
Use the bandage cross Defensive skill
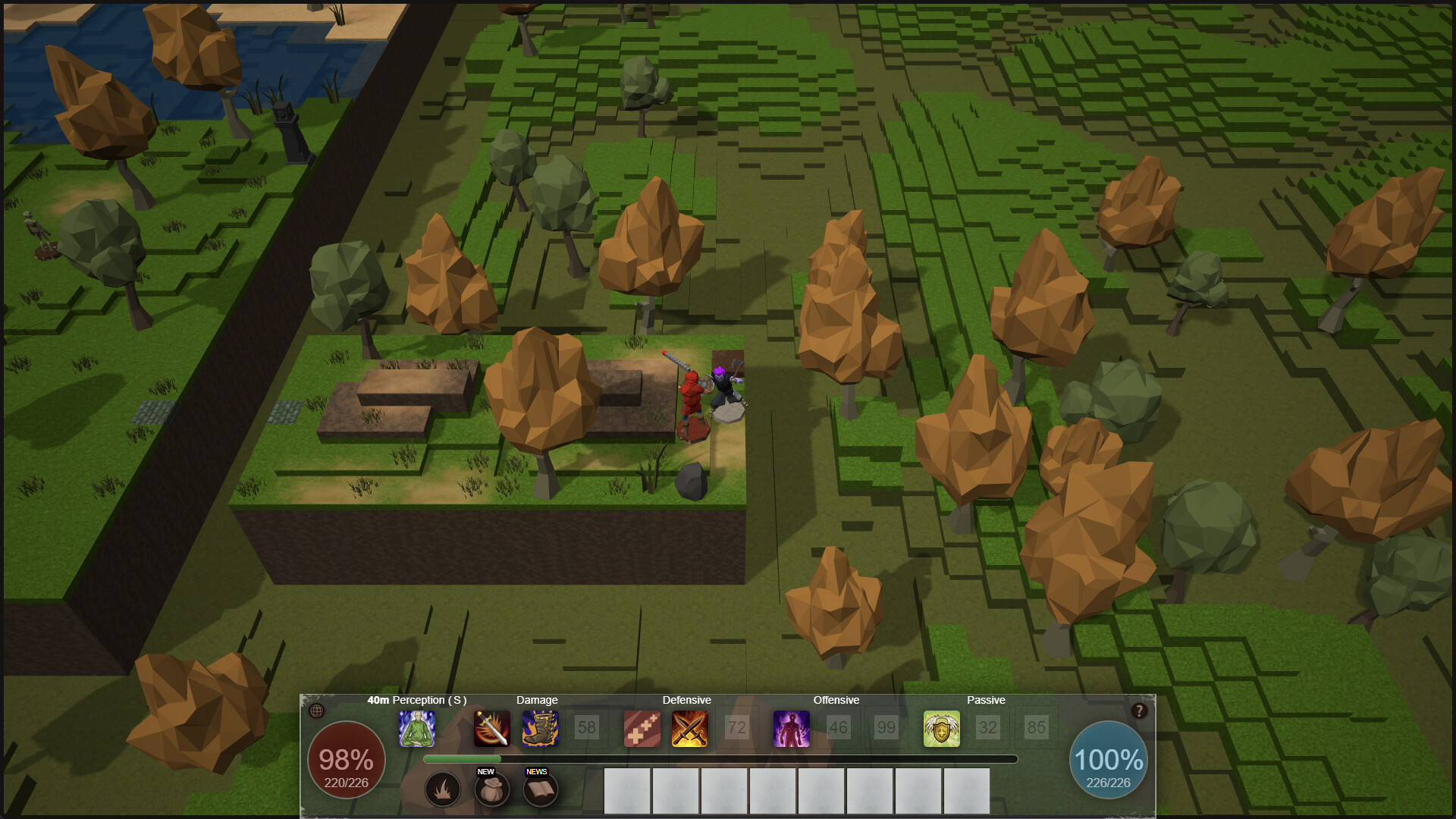click(x=642, y=729)
